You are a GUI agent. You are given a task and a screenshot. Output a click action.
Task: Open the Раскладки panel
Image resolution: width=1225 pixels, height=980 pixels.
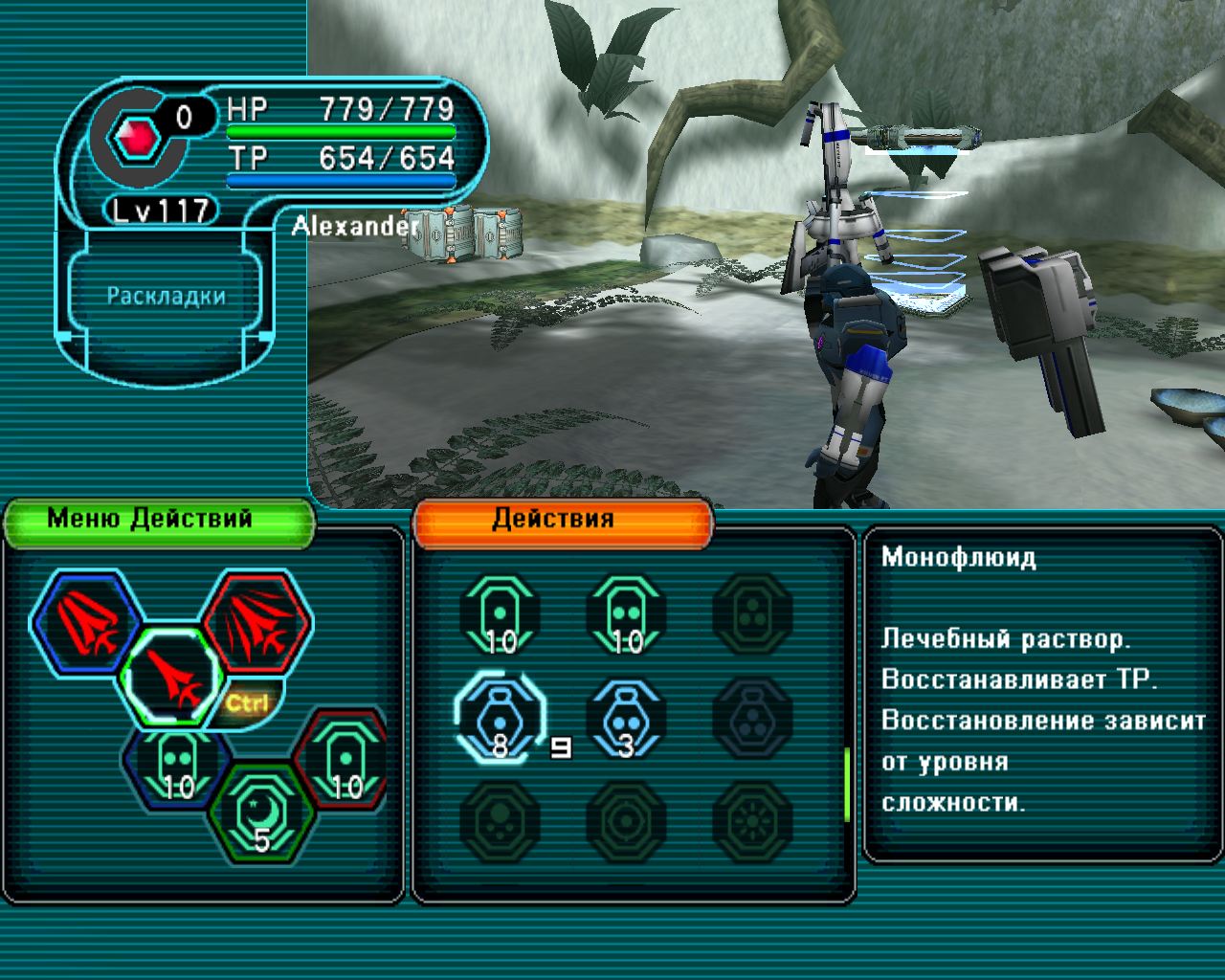point(166,296)
